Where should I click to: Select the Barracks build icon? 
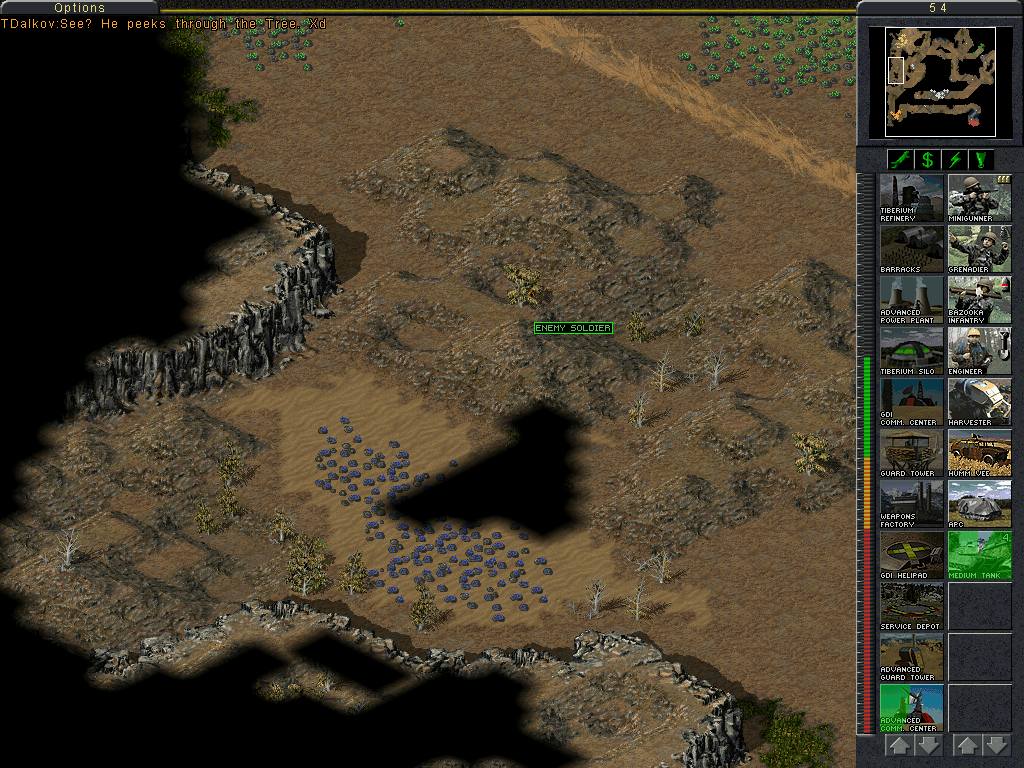click(911, 249)
